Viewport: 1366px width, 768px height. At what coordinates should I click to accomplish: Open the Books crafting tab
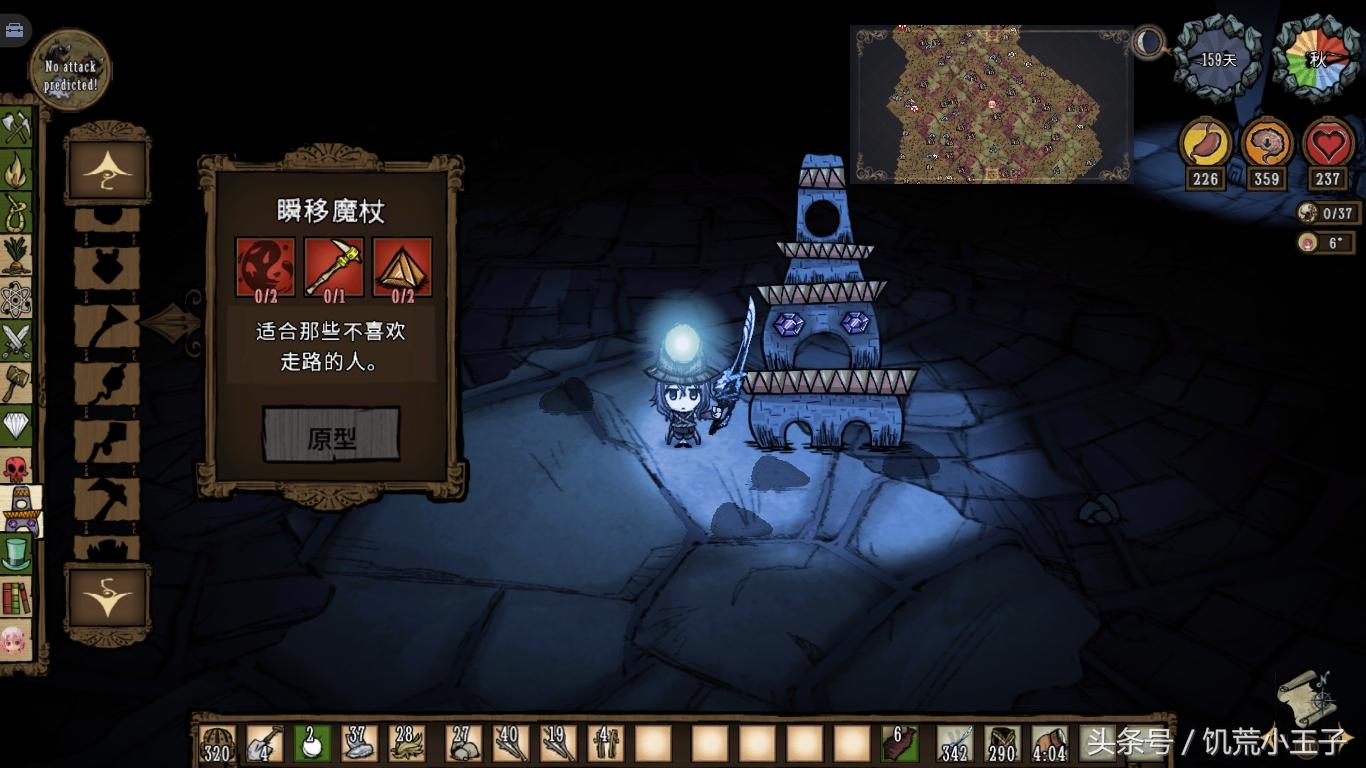pos(16,597)
